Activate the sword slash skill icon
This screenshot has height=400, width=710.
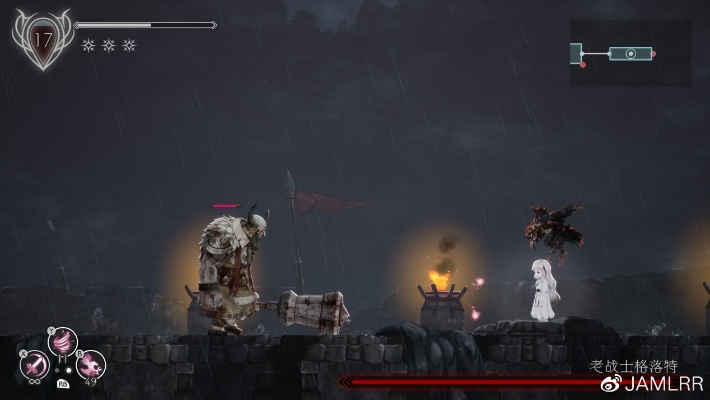pos(34,364)
